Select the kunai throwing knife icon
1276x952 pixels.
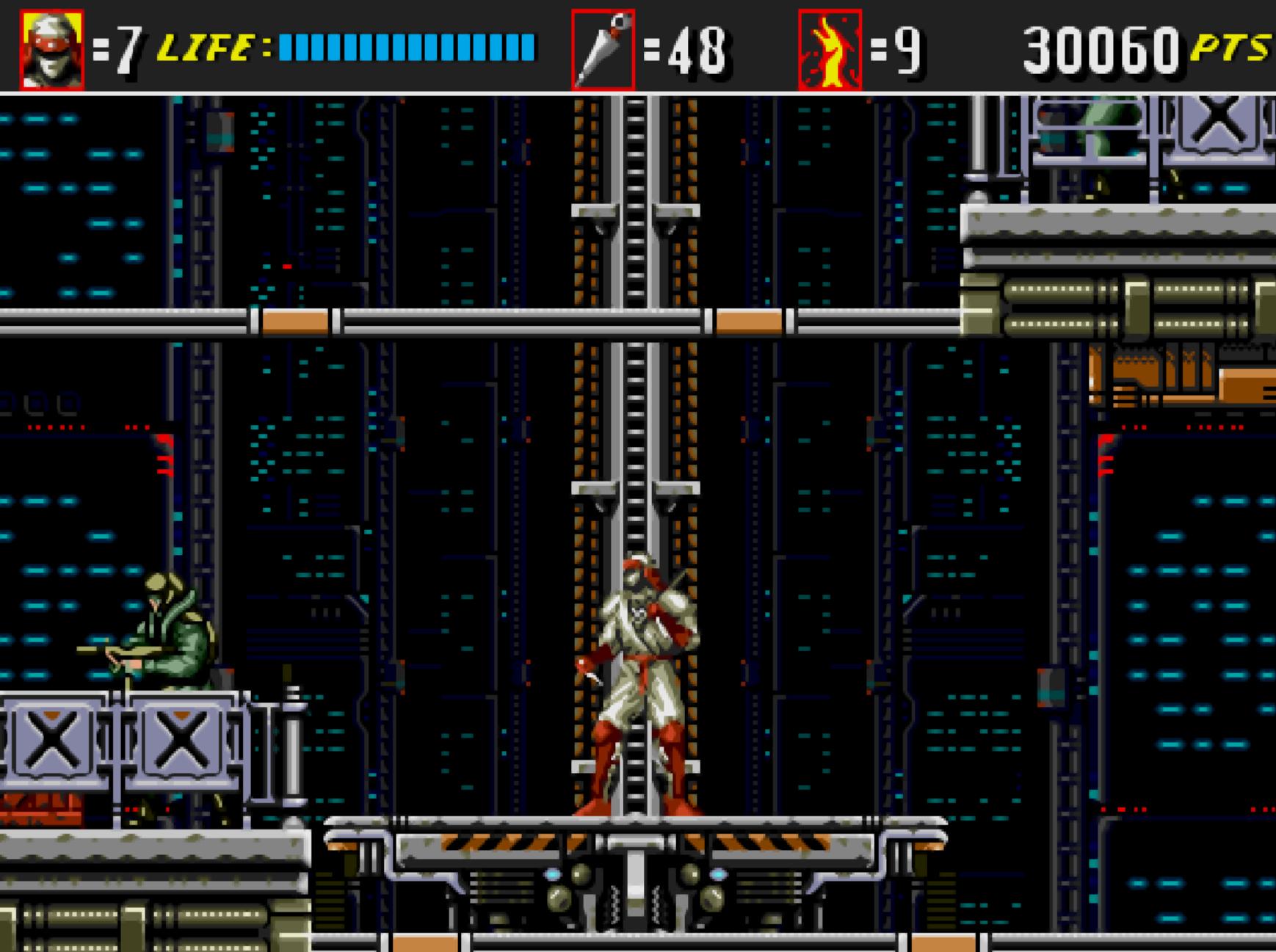pos(603,49)
